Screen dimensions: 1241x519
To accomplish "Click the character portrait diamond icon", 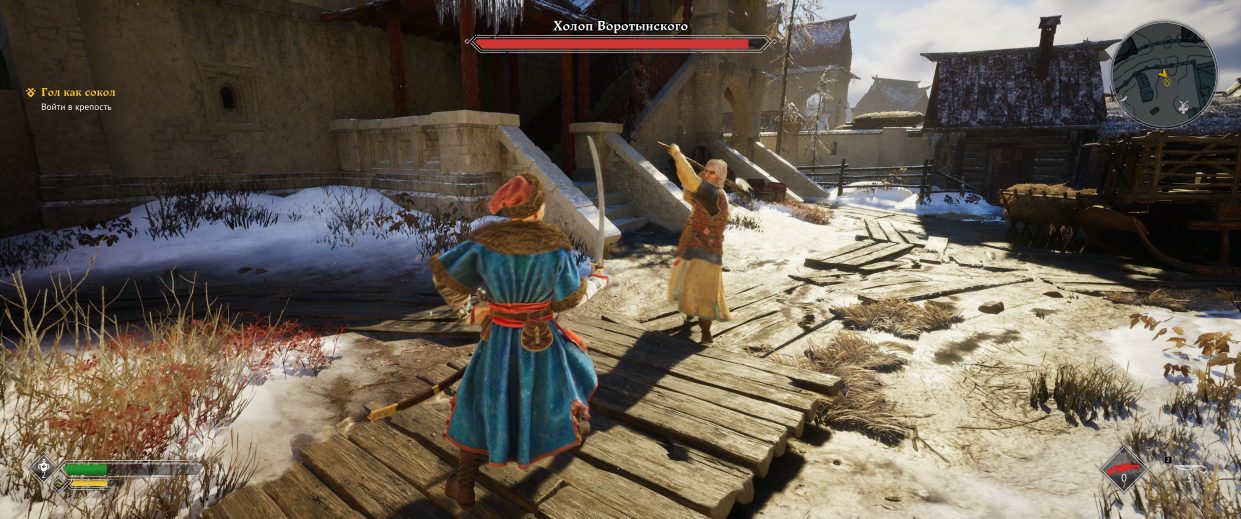I will [x=44, y=468].
